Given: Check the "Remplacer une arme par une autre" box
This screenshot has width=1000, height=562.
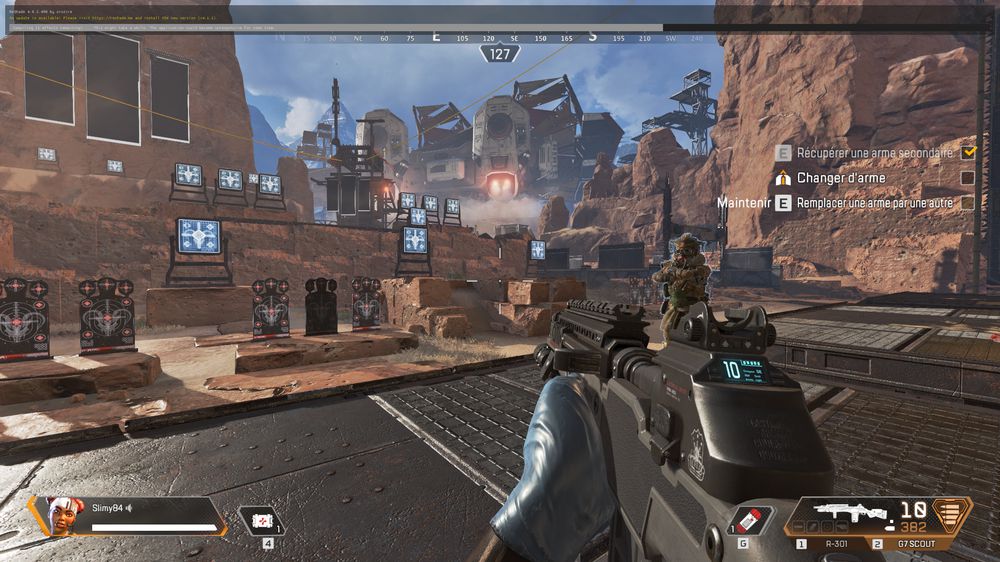Looking at the screenshot, I should pyautogui.click(x=967, y=203).
